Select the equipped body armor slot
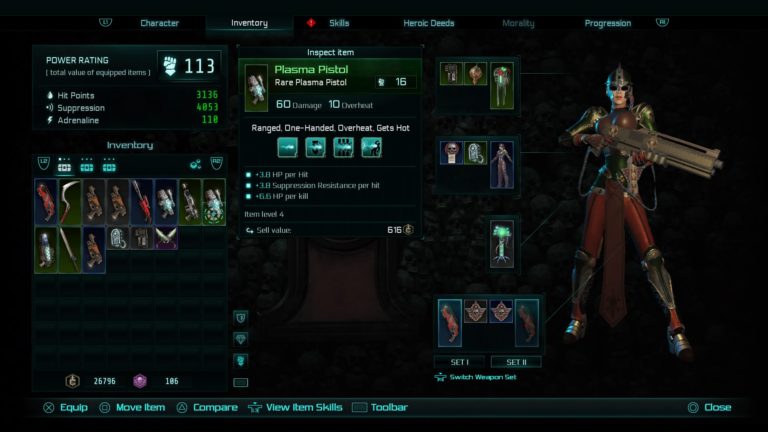 501,164
